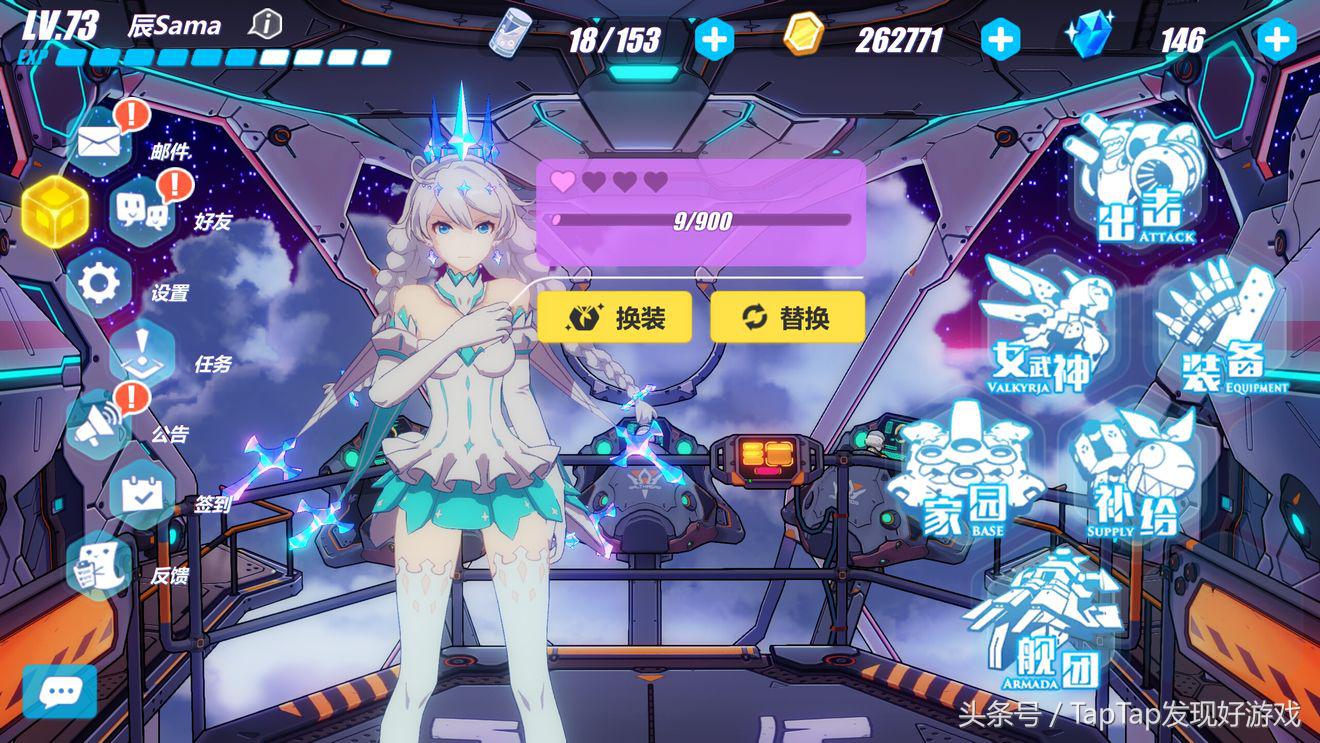The width and height of the screenshot is (1320, 743).
Task: Add gold coins with the plus button
Action: coord(1000,40)
